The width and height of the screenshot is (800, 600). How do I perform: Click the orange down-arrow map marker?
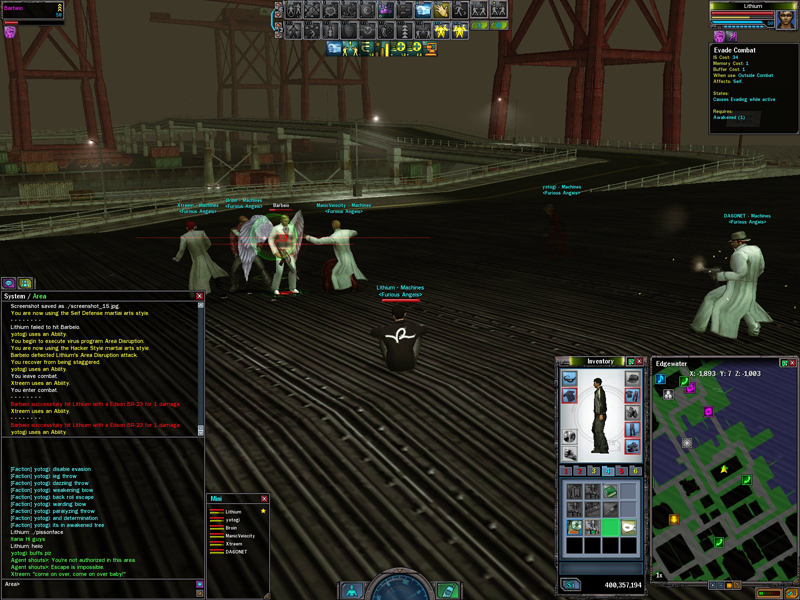(x=674, y=520)
